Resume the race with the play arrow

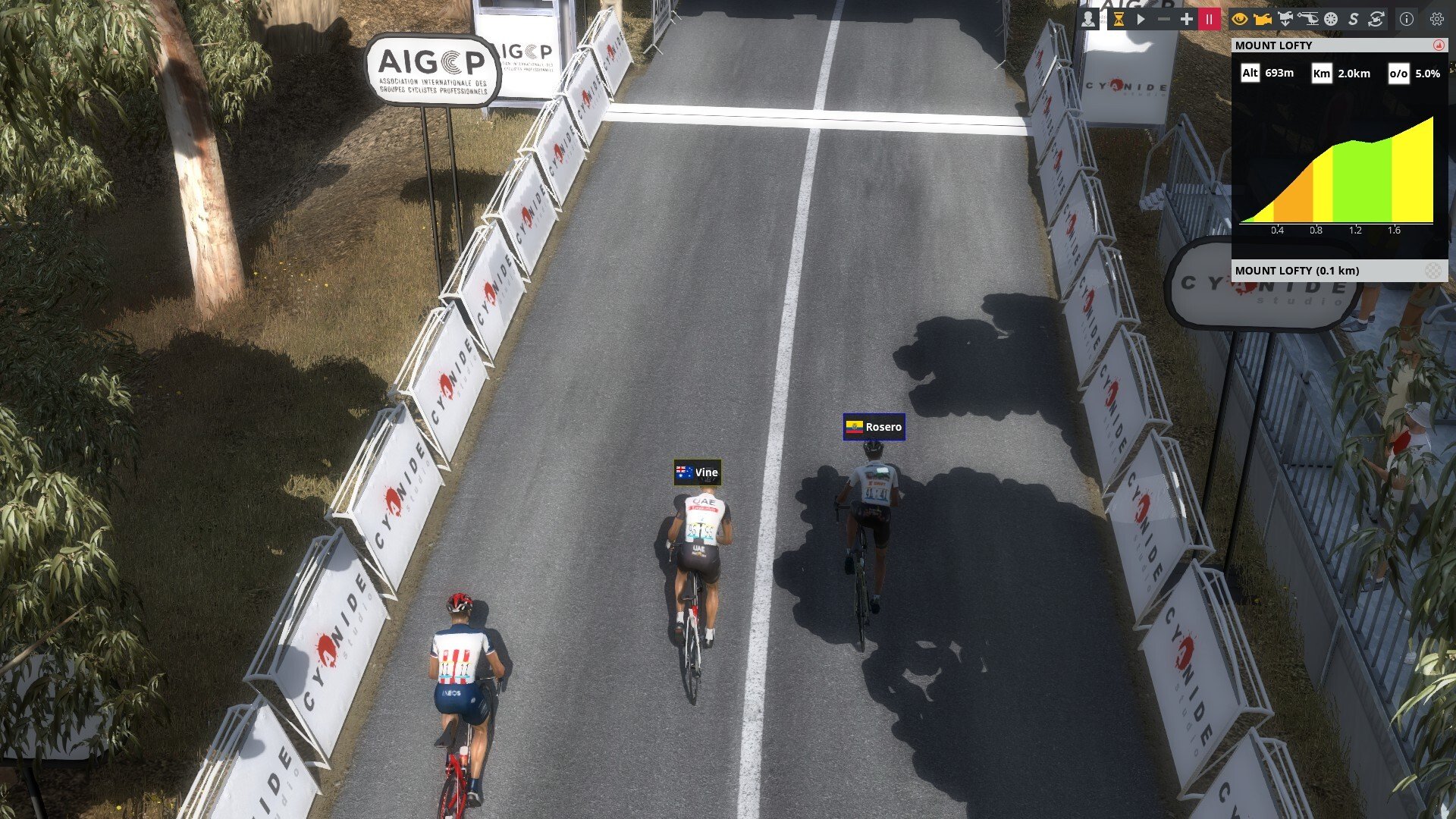(x=1141, y=19)
